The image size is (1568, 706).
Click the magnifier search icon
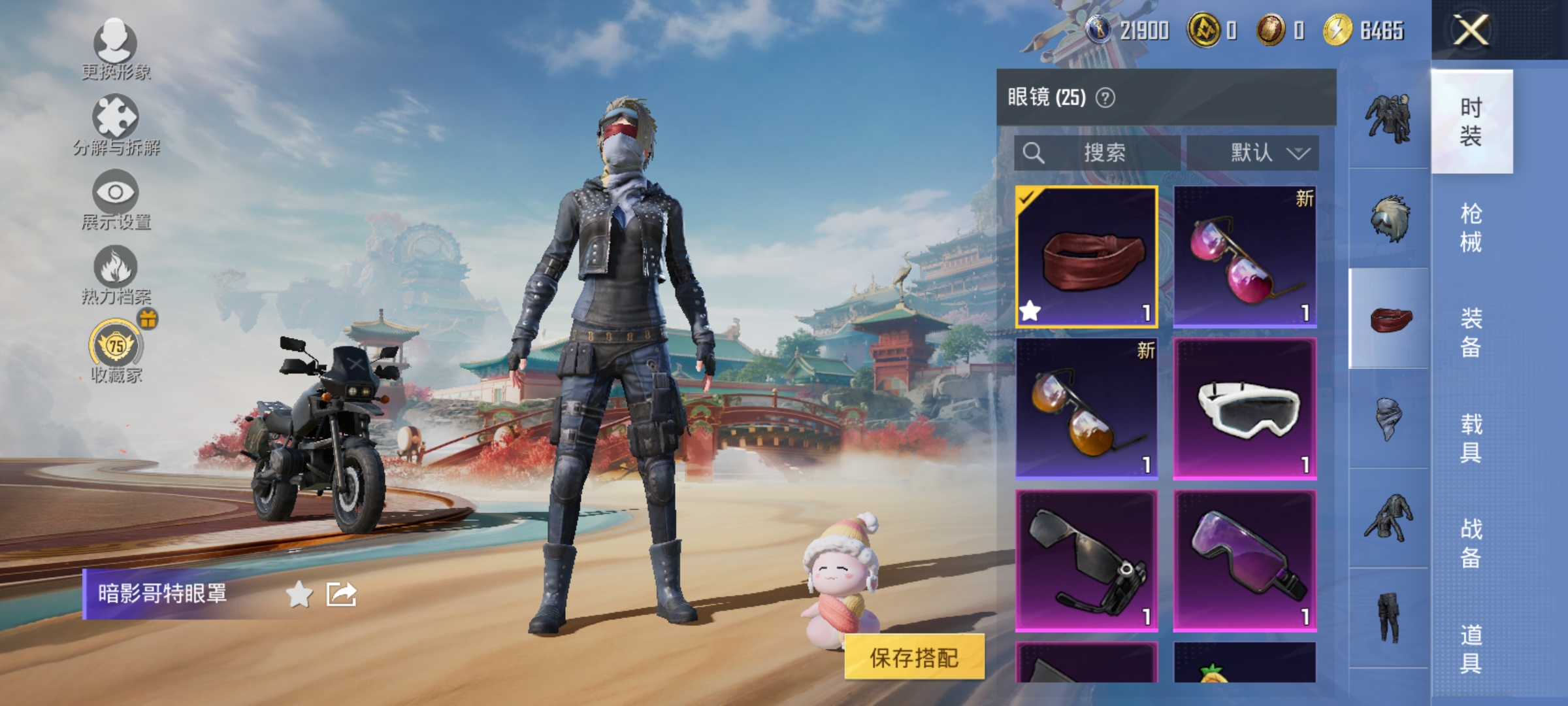[x=1032, y=154]
